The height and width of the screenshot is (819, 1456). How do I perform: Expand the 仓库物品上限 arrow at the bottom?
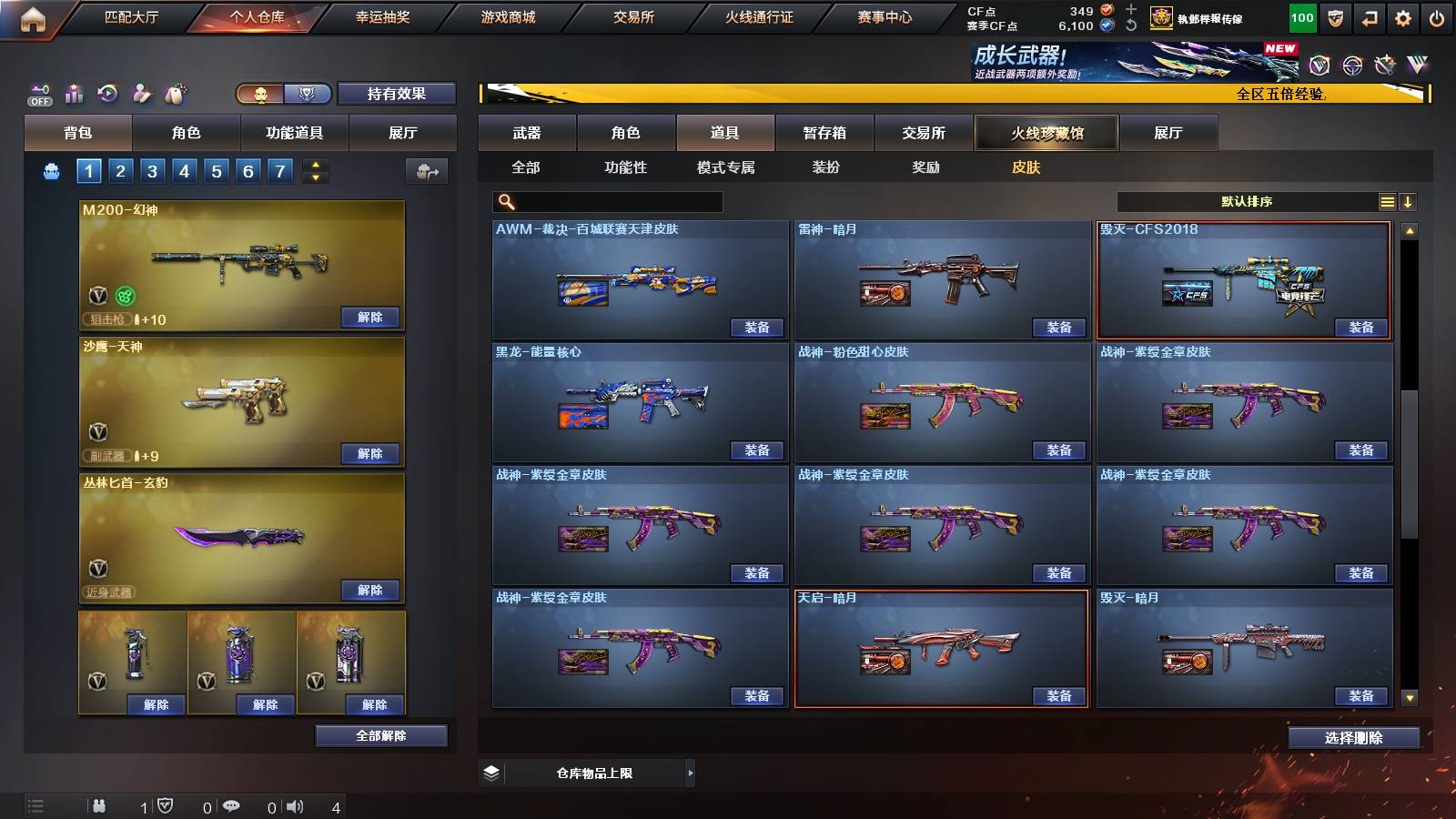tap(690, 773)
